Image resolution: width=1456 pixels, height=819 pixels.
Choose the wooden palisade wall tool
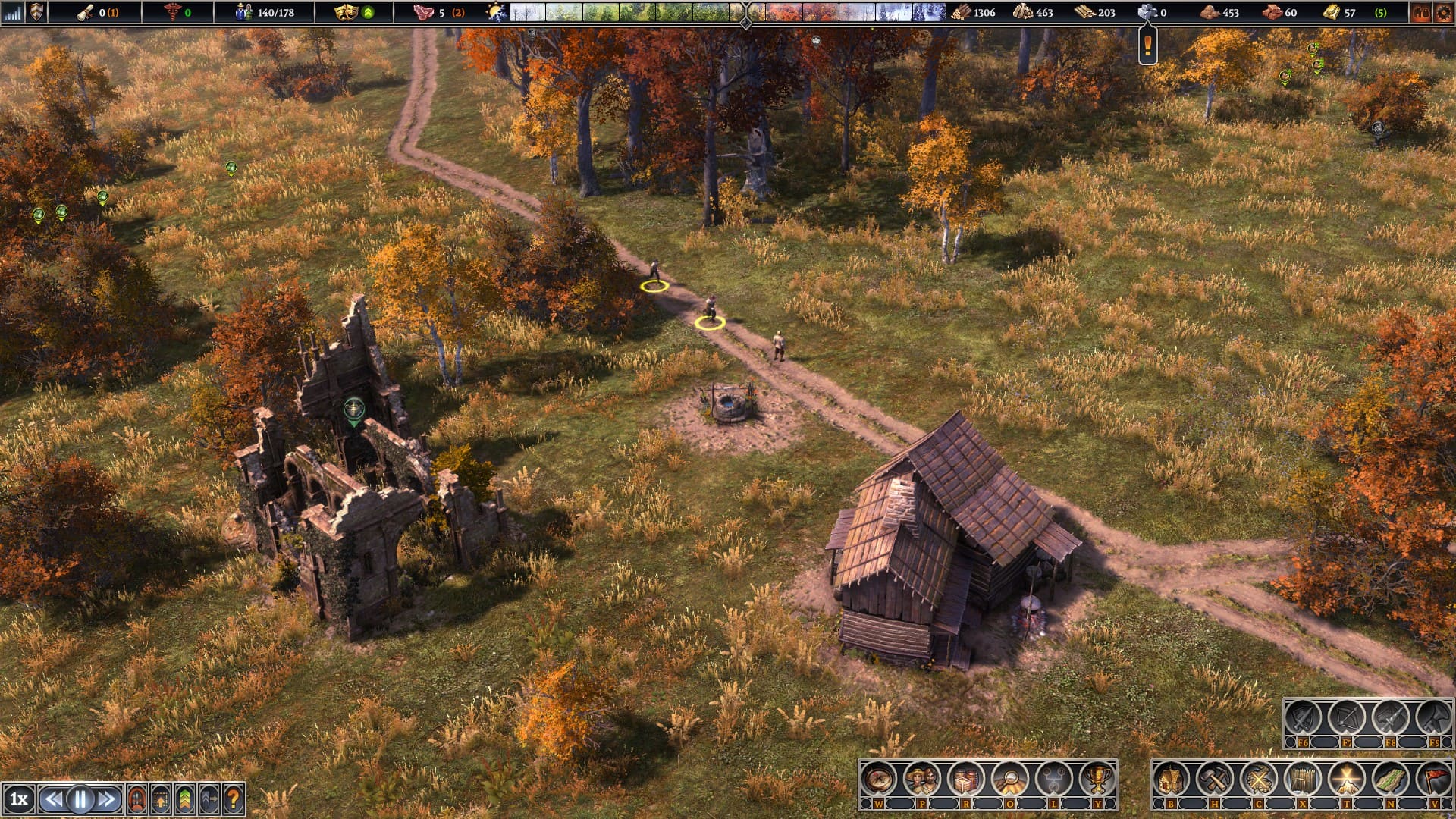[1303, 778]
